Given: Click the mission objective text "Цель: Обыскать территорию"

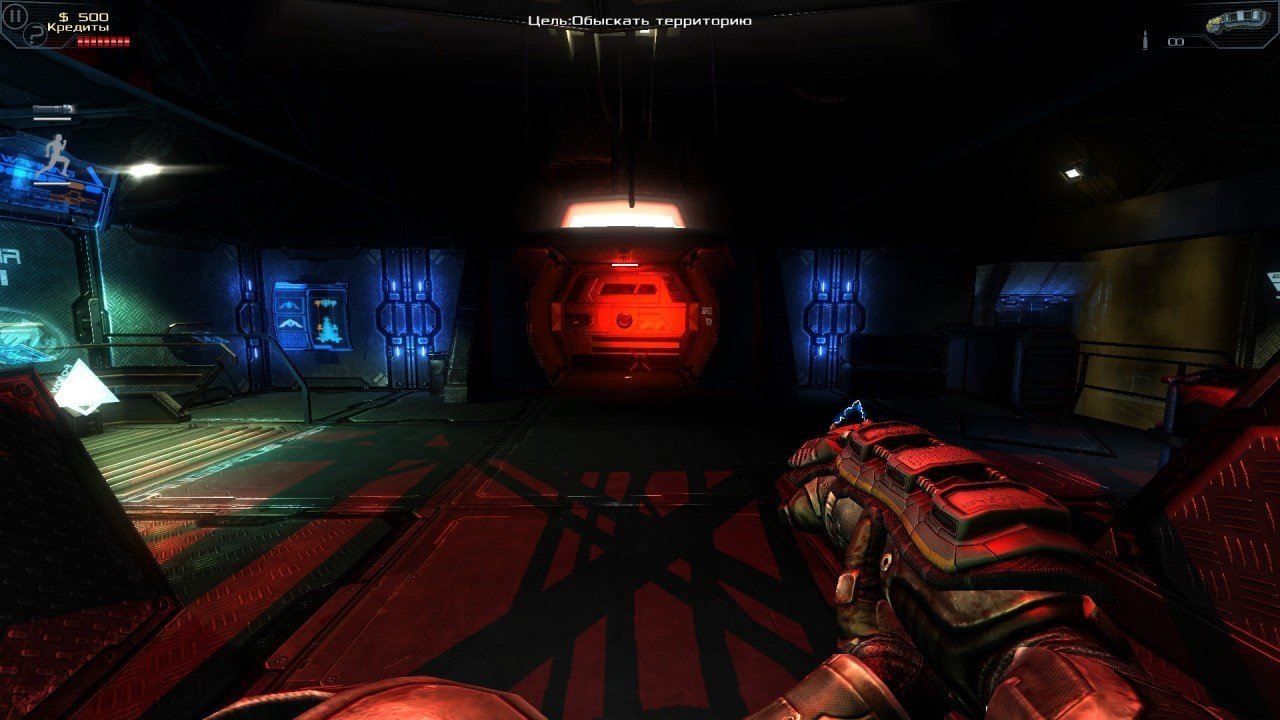Looking at the screenshot, I should click(x=640, y=20).
